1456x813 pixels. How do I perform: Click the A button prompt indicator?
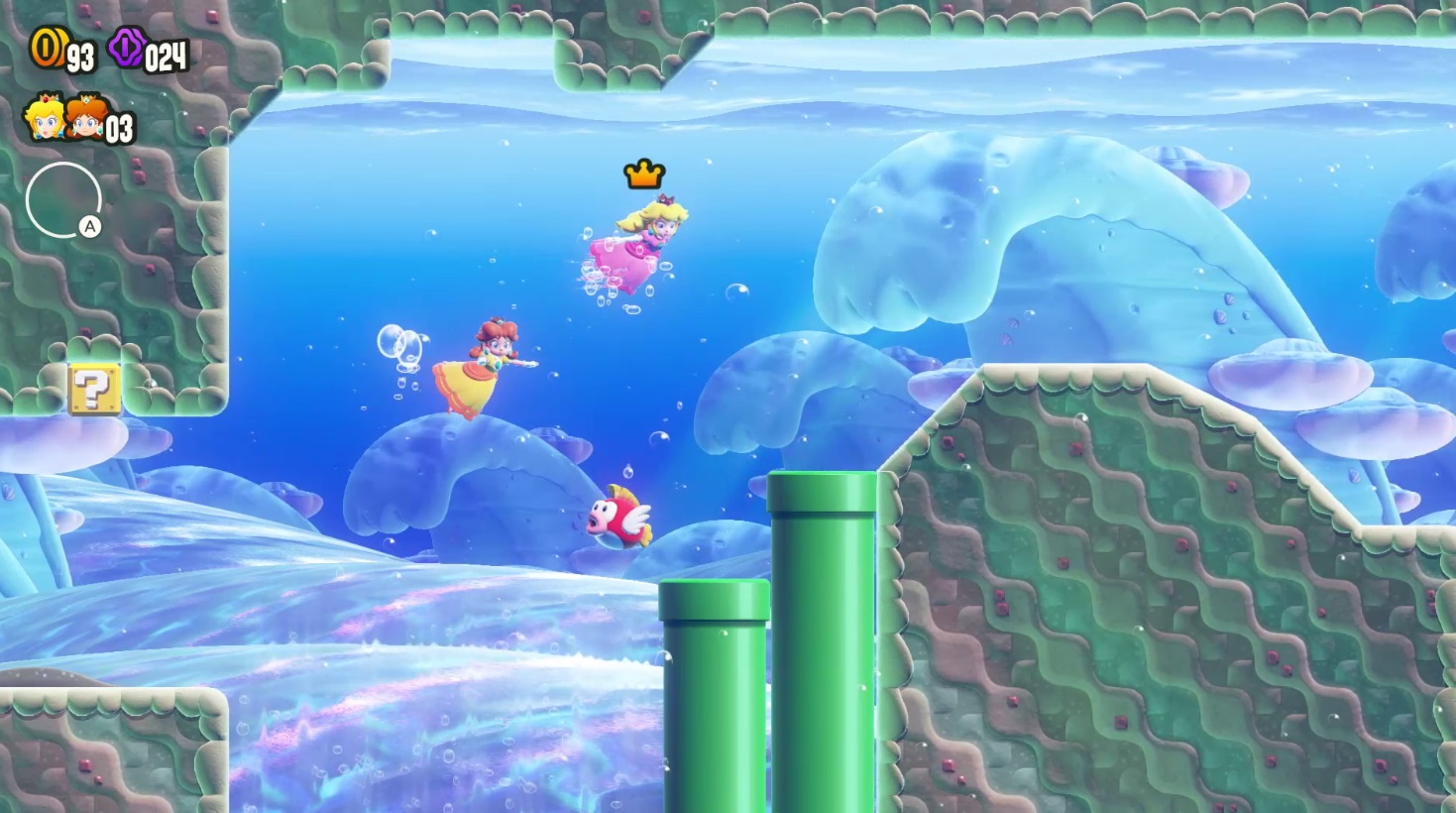pos(90,225)
